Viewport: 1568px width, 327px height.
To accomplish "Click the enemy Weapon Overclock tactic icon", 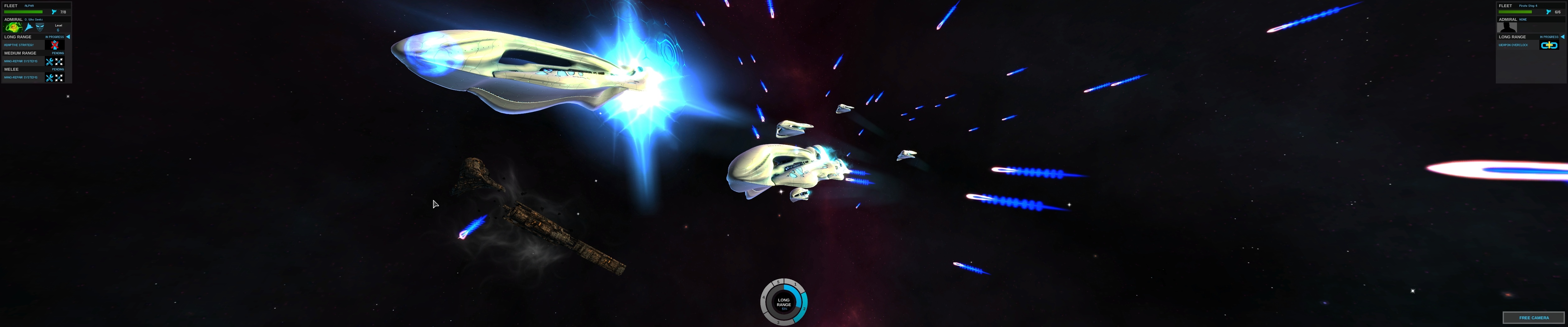I will [1548, 45].
